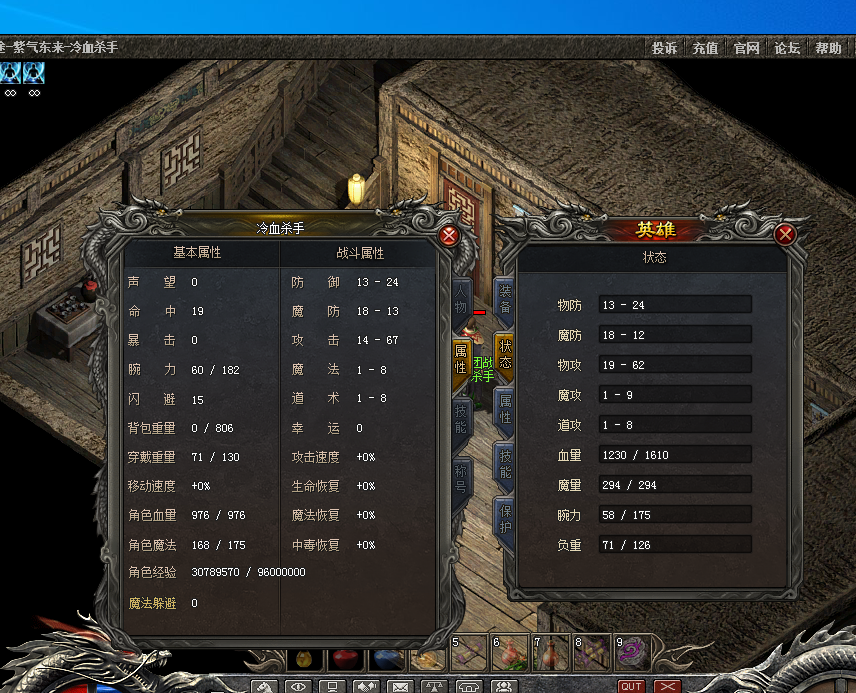The image size is (856, 693).
Task: Use the purple swirl item in slot 9
Action: coord(633,652)
